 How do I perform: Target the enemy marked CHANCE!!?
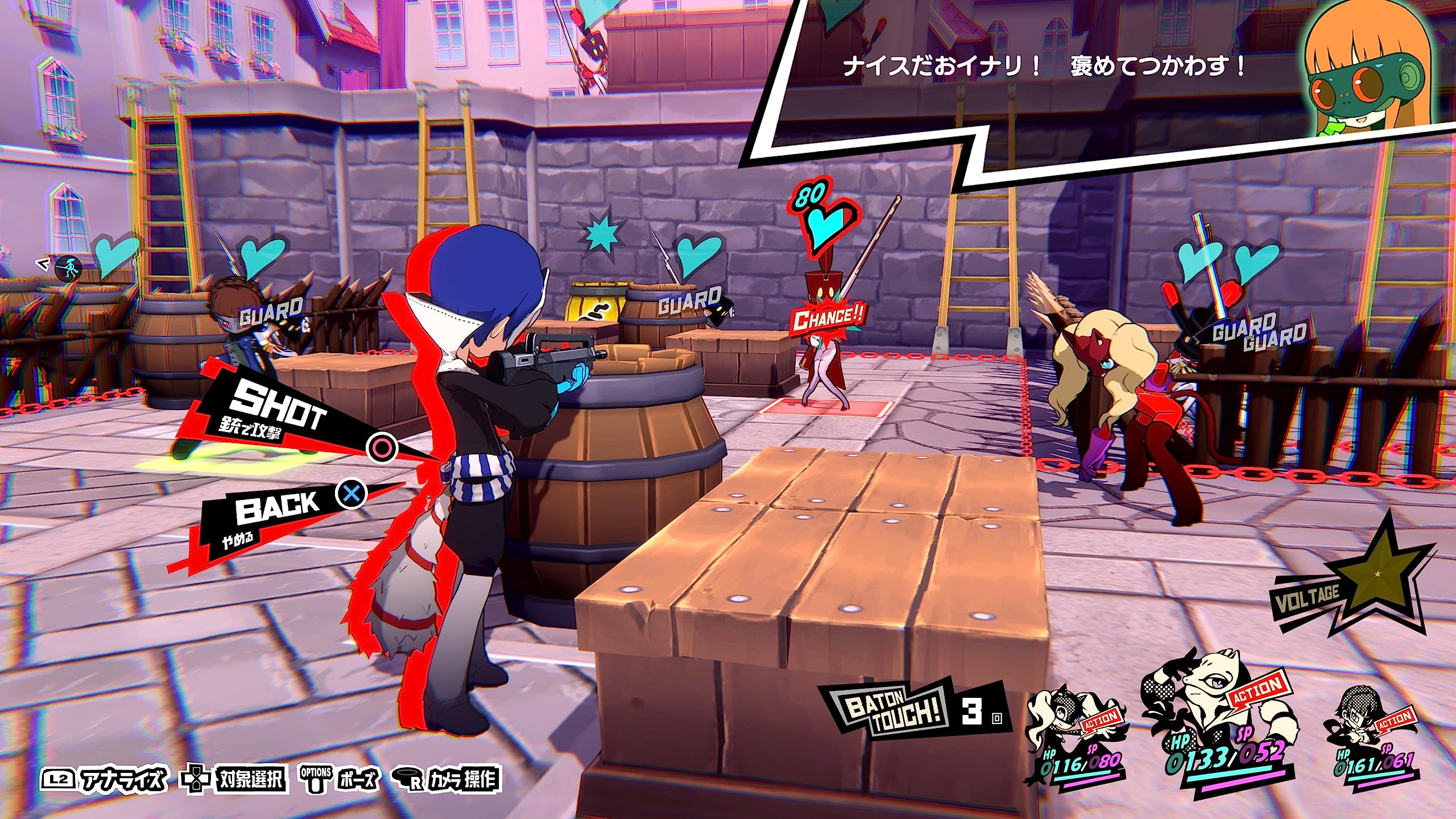click(x=825, y=364)
